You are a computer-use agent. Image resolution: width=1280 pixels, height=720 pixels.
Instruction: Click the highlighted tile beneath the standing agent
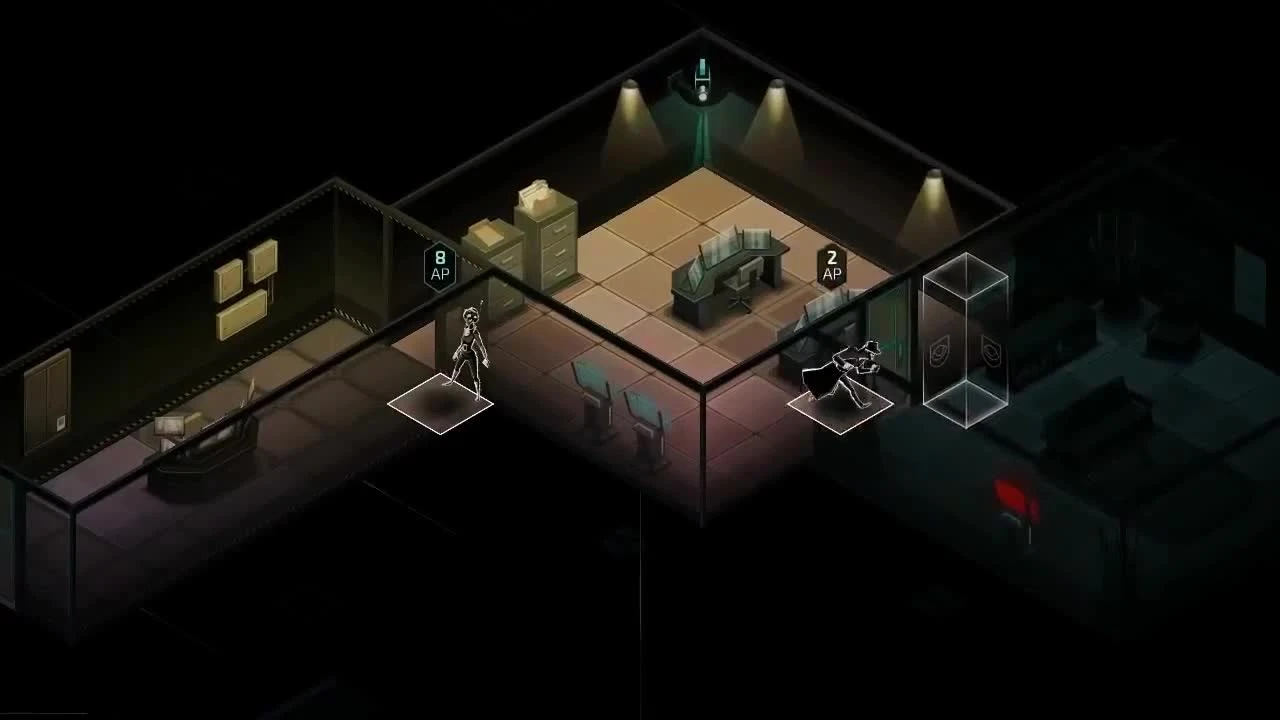[x=440, y=402]
